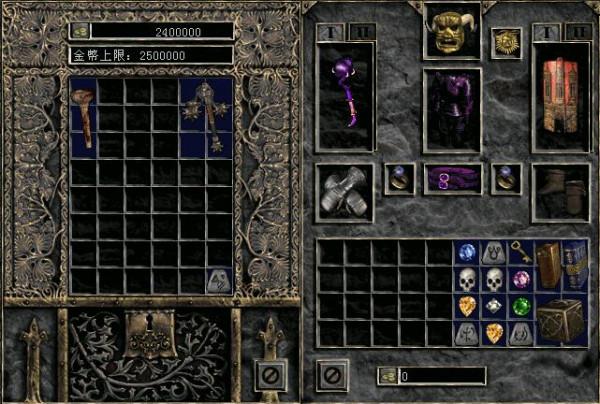Select the key in the inventory
The height and width of the screenshot is (404, 600).
(x=520, y=252)
